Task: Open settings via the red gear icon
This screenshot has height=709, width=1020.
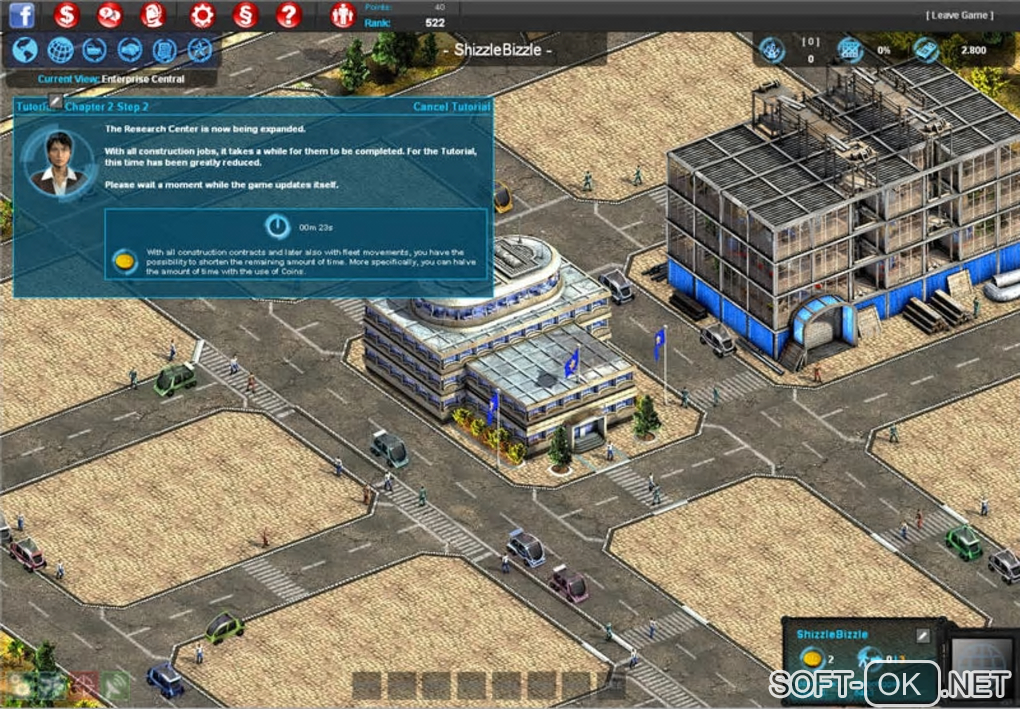Action: [202, 15]
